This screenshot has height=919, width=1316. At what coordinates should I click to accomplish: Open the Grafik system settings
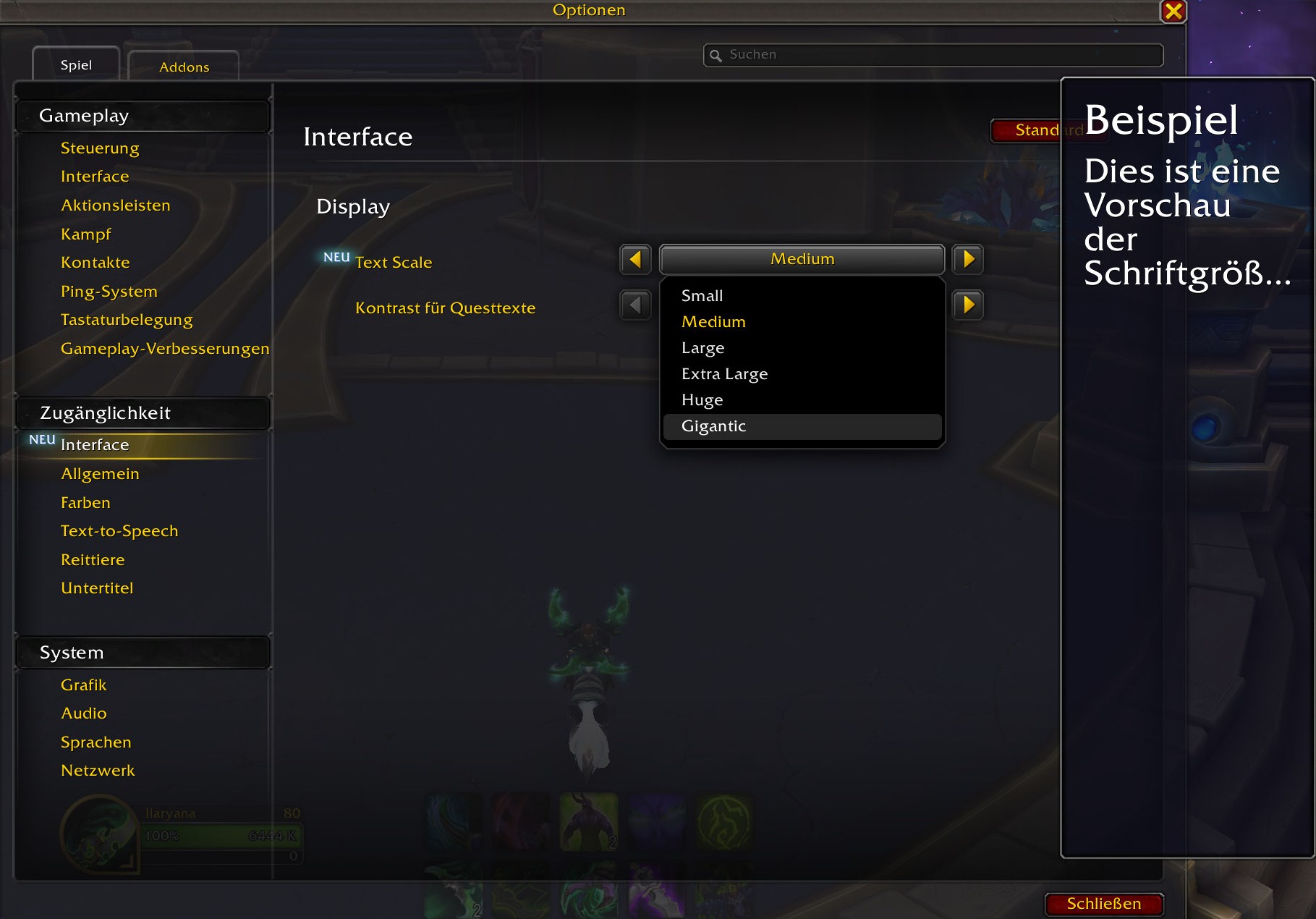[83, 685]
